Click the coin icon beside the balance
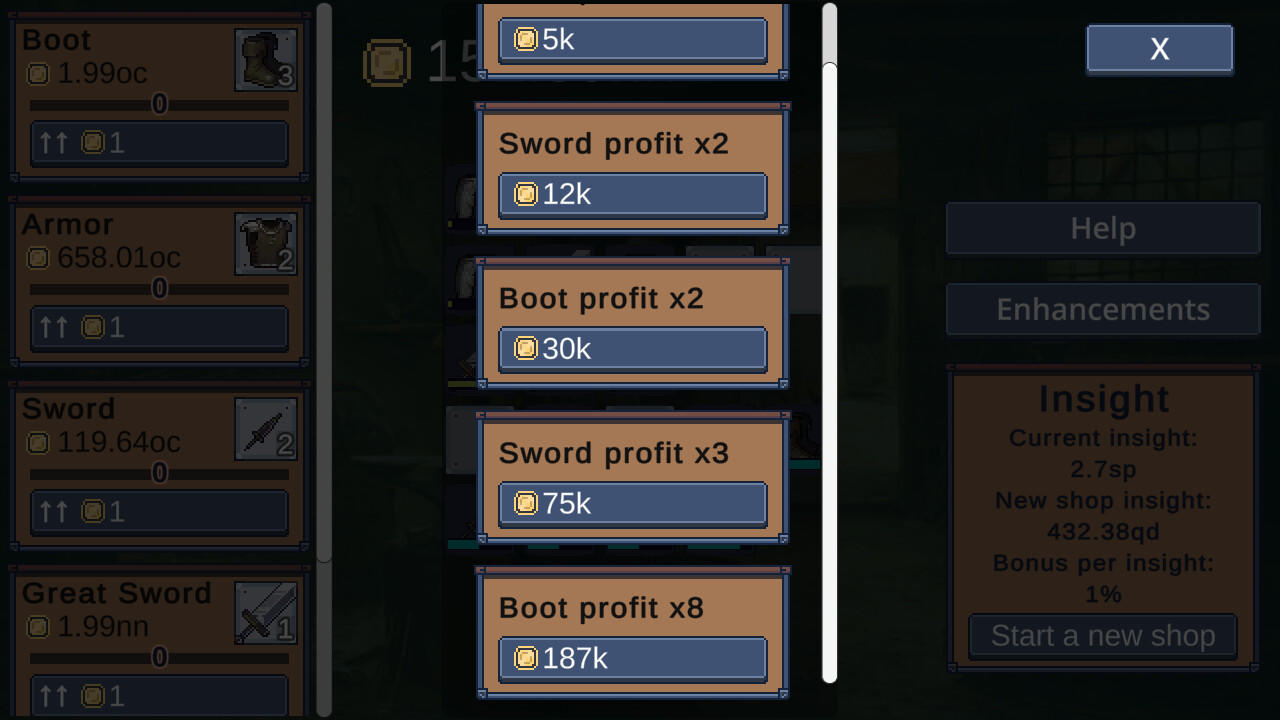This screenshot has height=720, width=1280. [388, 63]
